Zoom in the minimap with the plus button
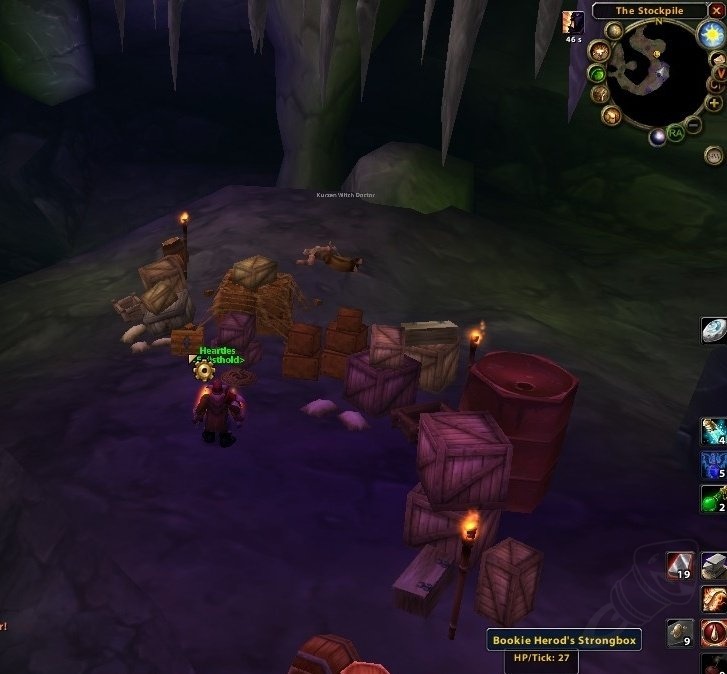The width and height of the screenshot is (727, 674). pyautogui.click(x=714, y=102)
